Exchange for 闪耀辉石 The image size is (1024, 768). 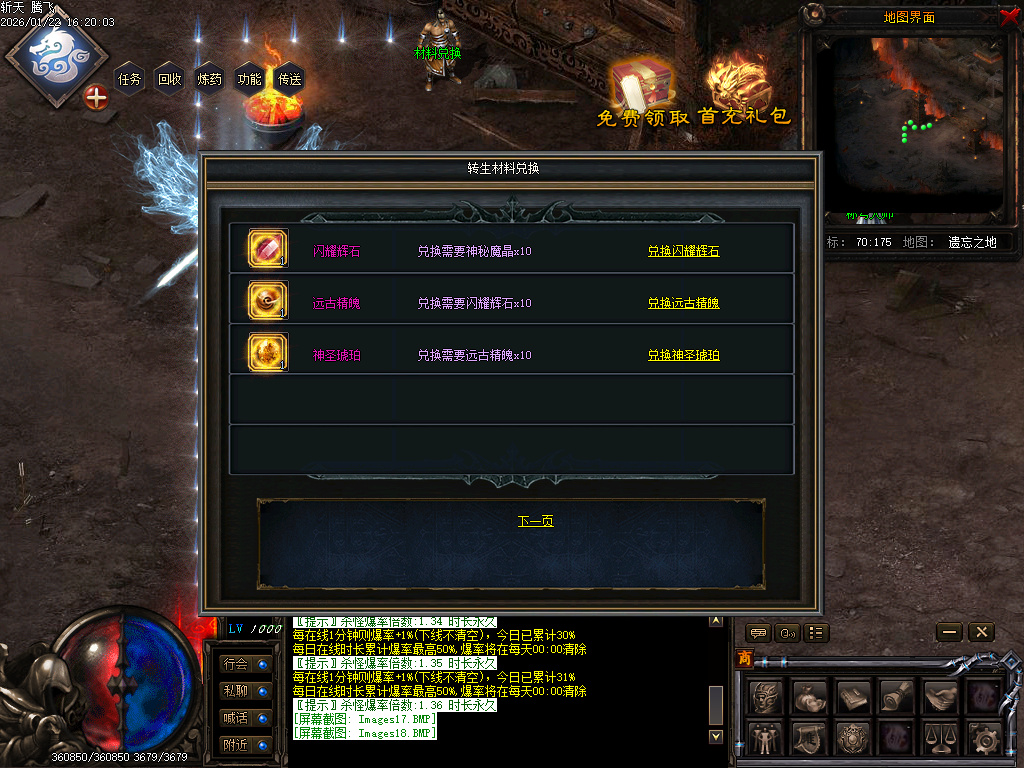tap(683, 251)
